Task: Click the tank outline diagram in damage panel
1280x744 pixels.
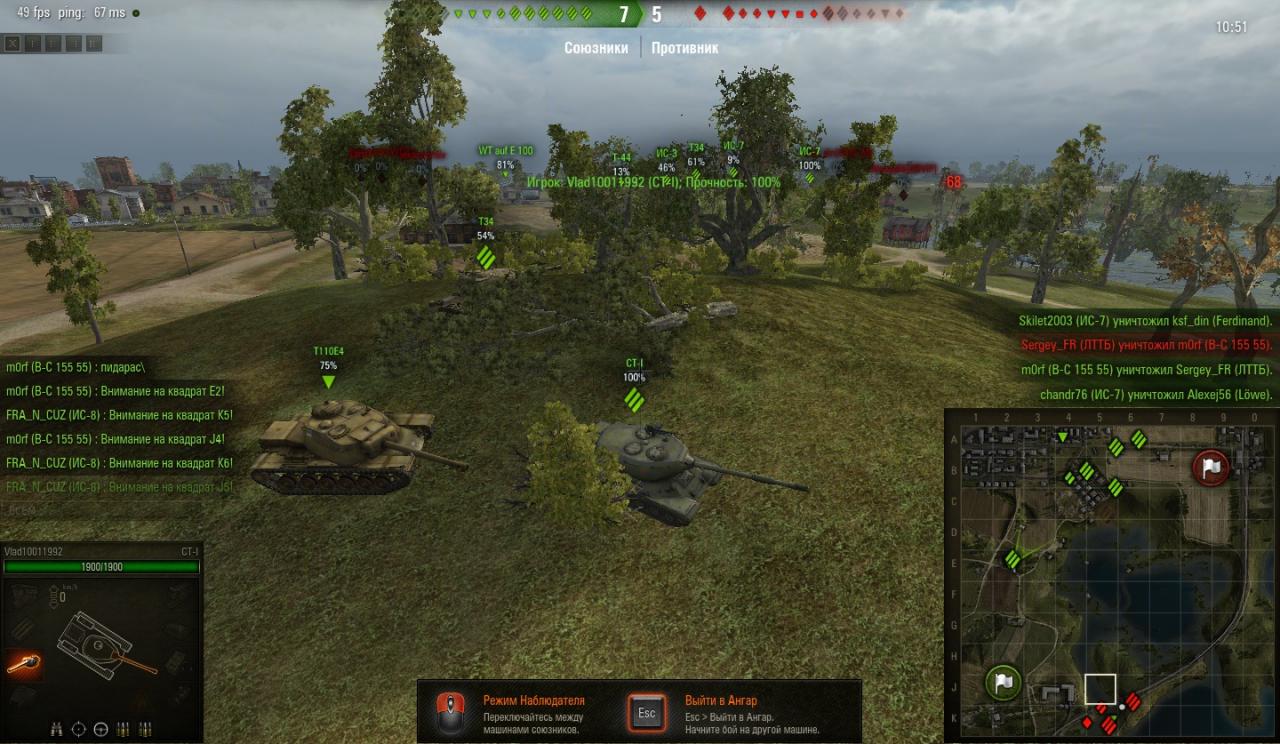Action: pyautogui.click(x=100, y=642)
